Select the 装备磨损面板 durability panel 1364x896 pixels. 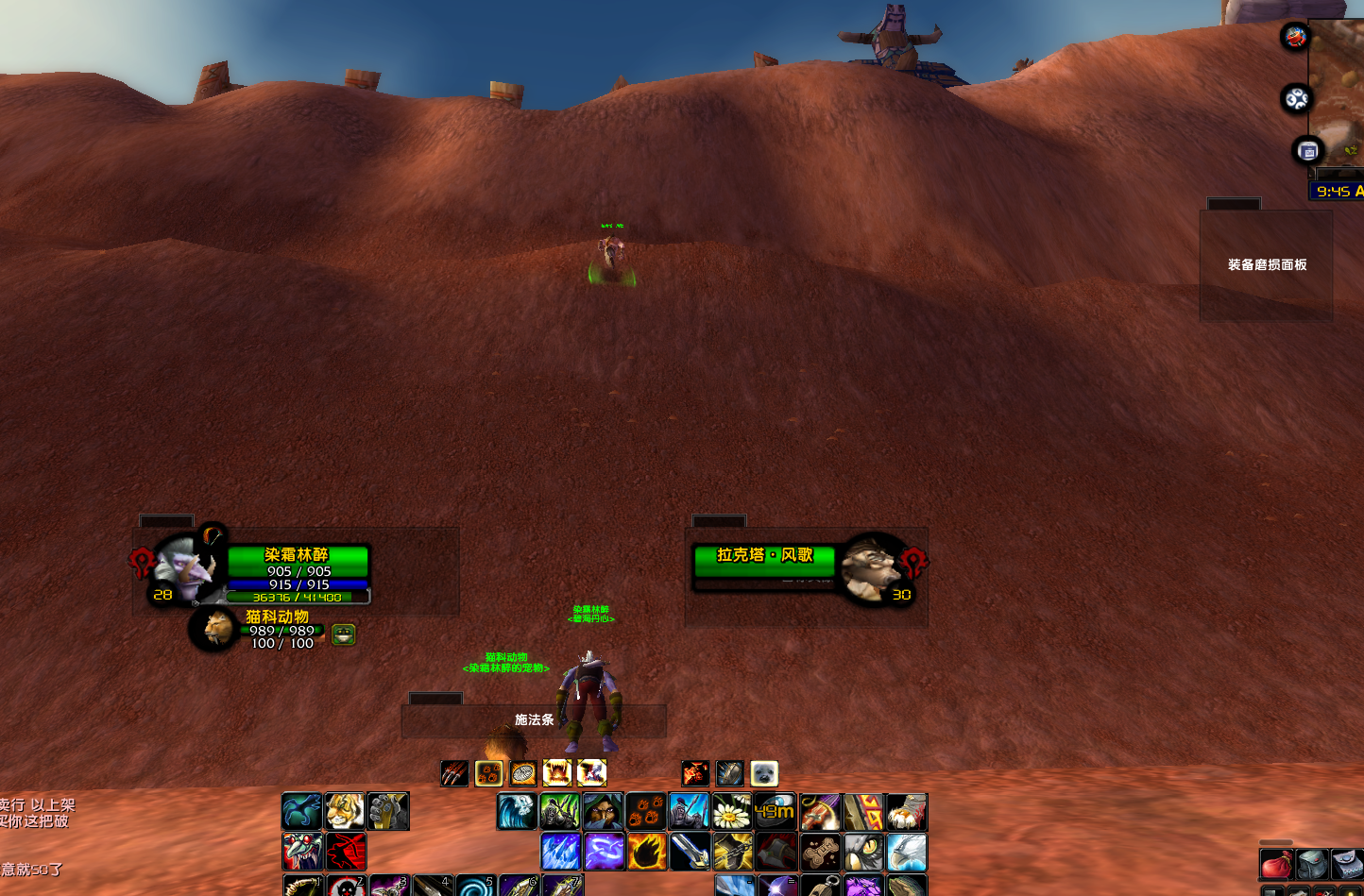(x=1266, y=265)
